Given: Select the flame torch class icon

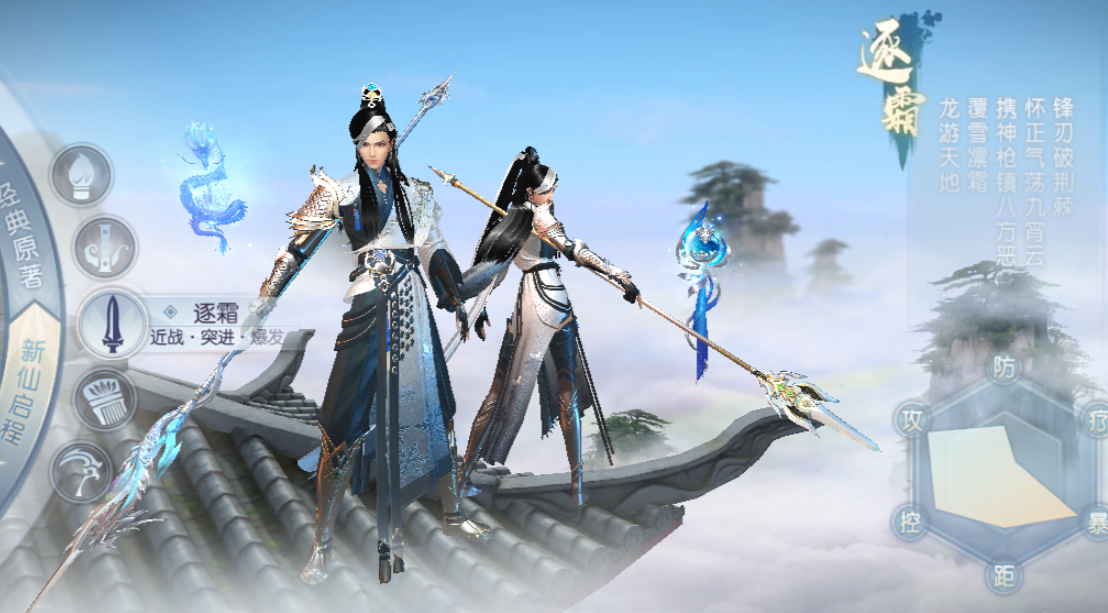Looking at the screenshot, I should [81, 175].
